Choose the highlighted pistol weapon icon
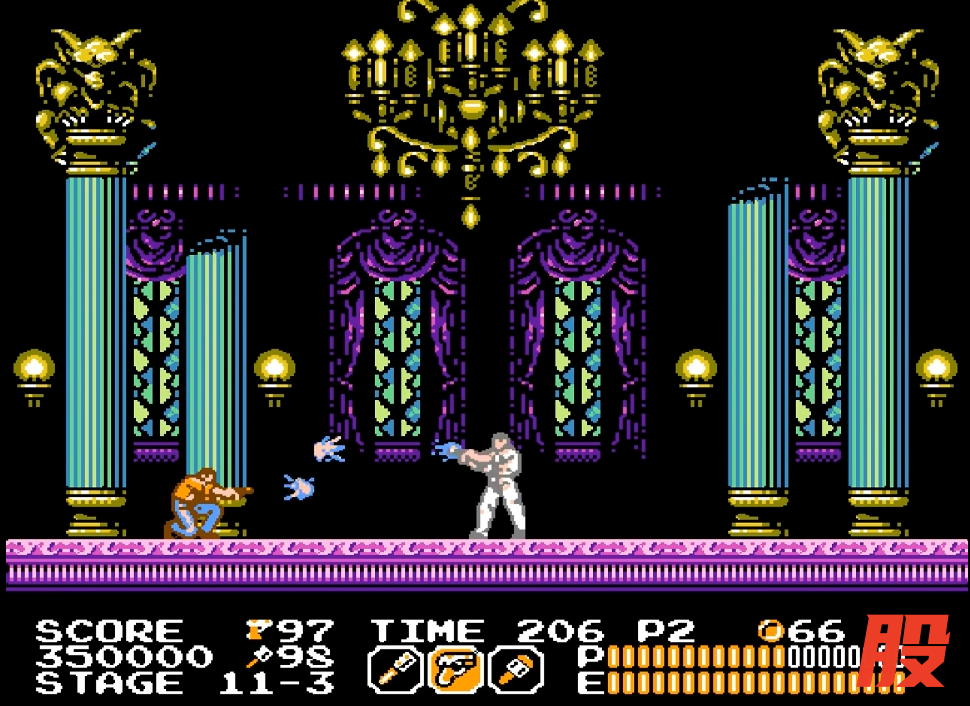970x706 pixels. coord(456,669)
